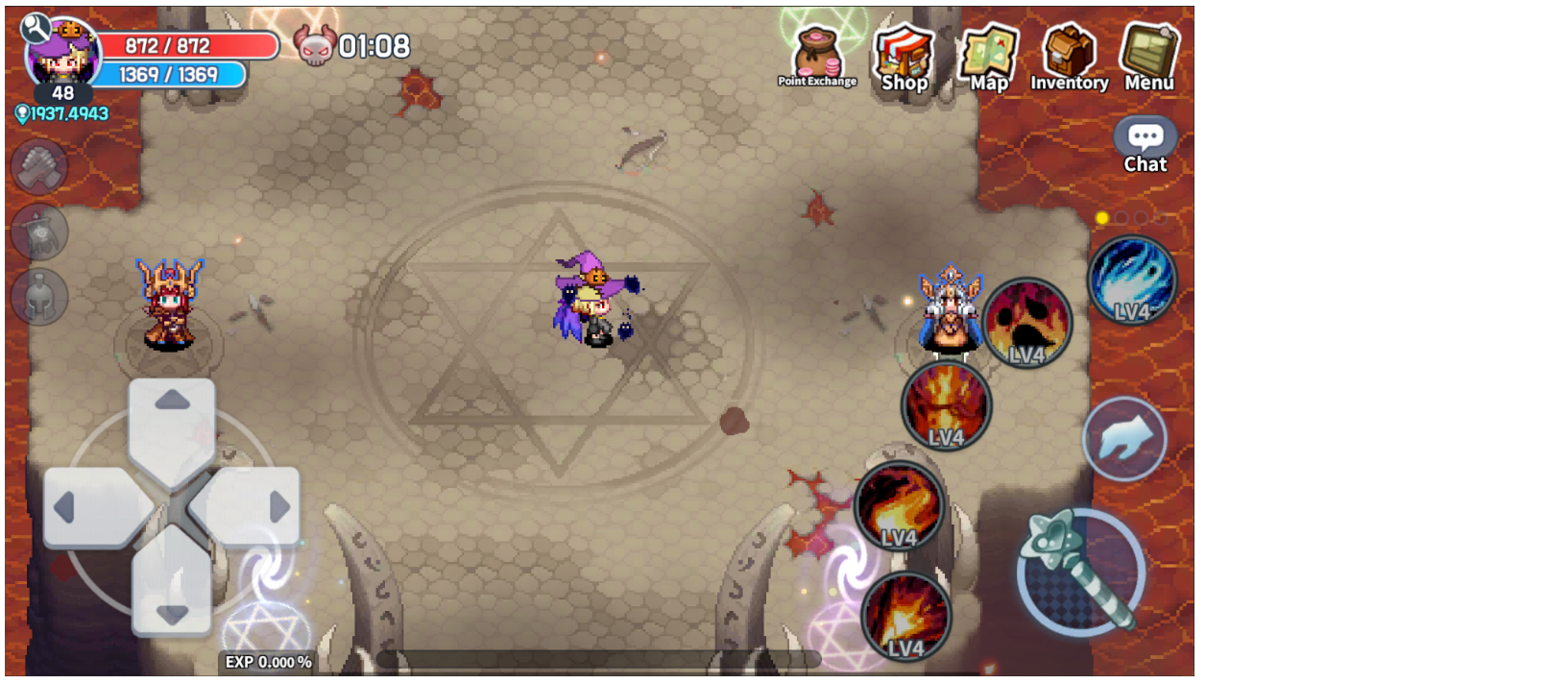
Task: Tap the glowing blue hand button
Action: point(1124,439)
